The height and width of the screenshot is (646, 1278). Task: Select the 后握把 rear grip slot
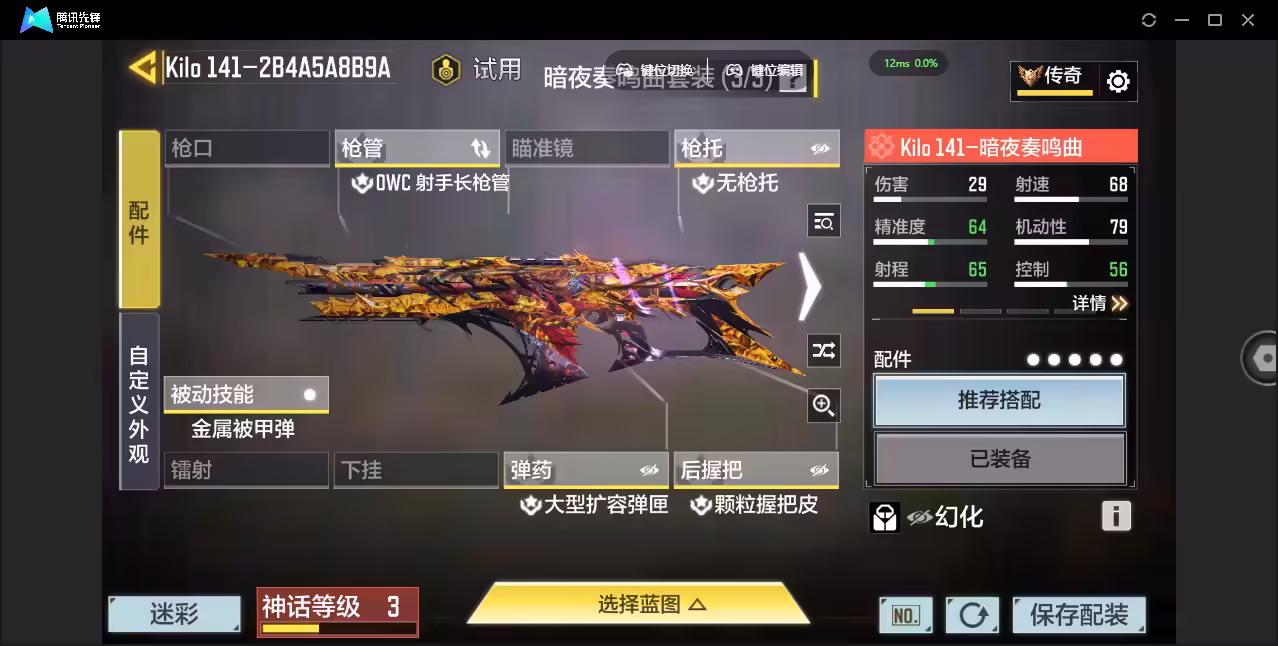point(756,470)
